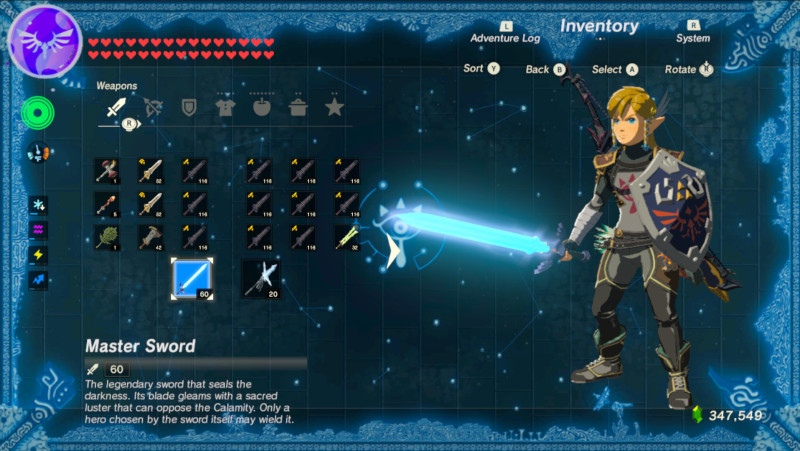Switch to the armor tab
The height and width of the screenshot is (451, 800).
(x=224, y=107)
